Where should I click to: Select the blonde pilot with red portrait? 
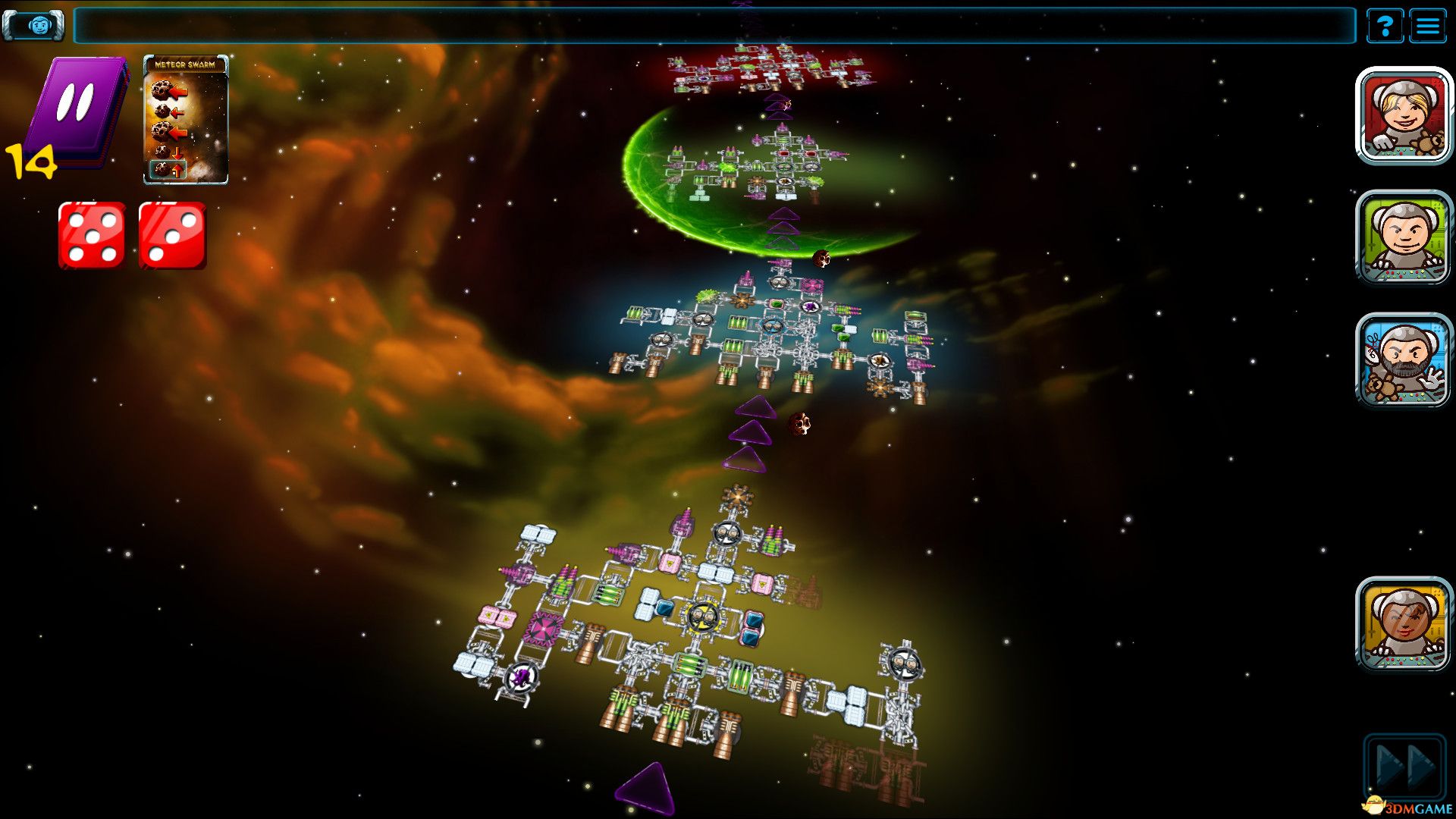[x=1404, y=116]
